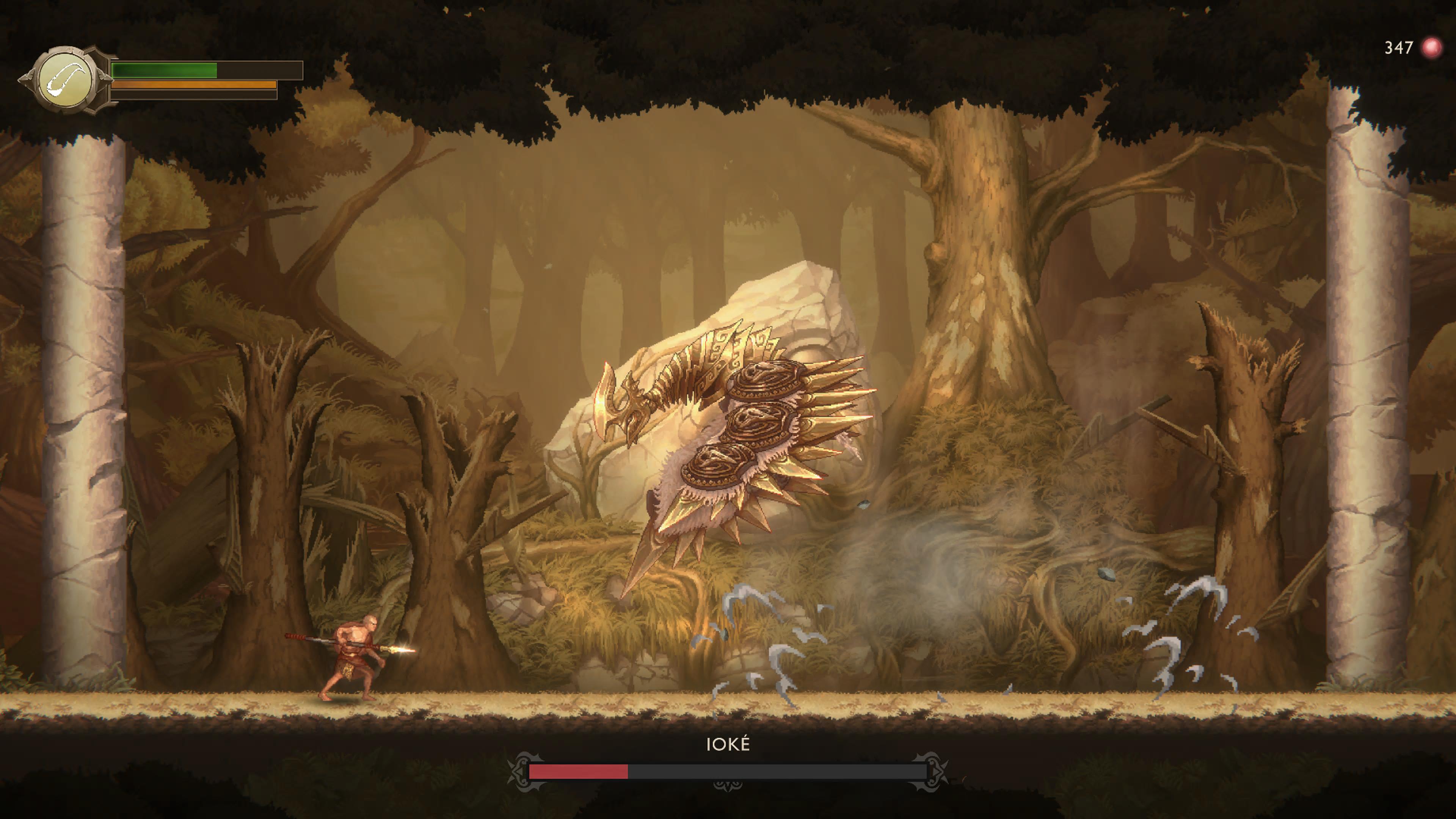Click the red orb currency icon
This screenshot has width=1456, height=819.
point(1431,47)
